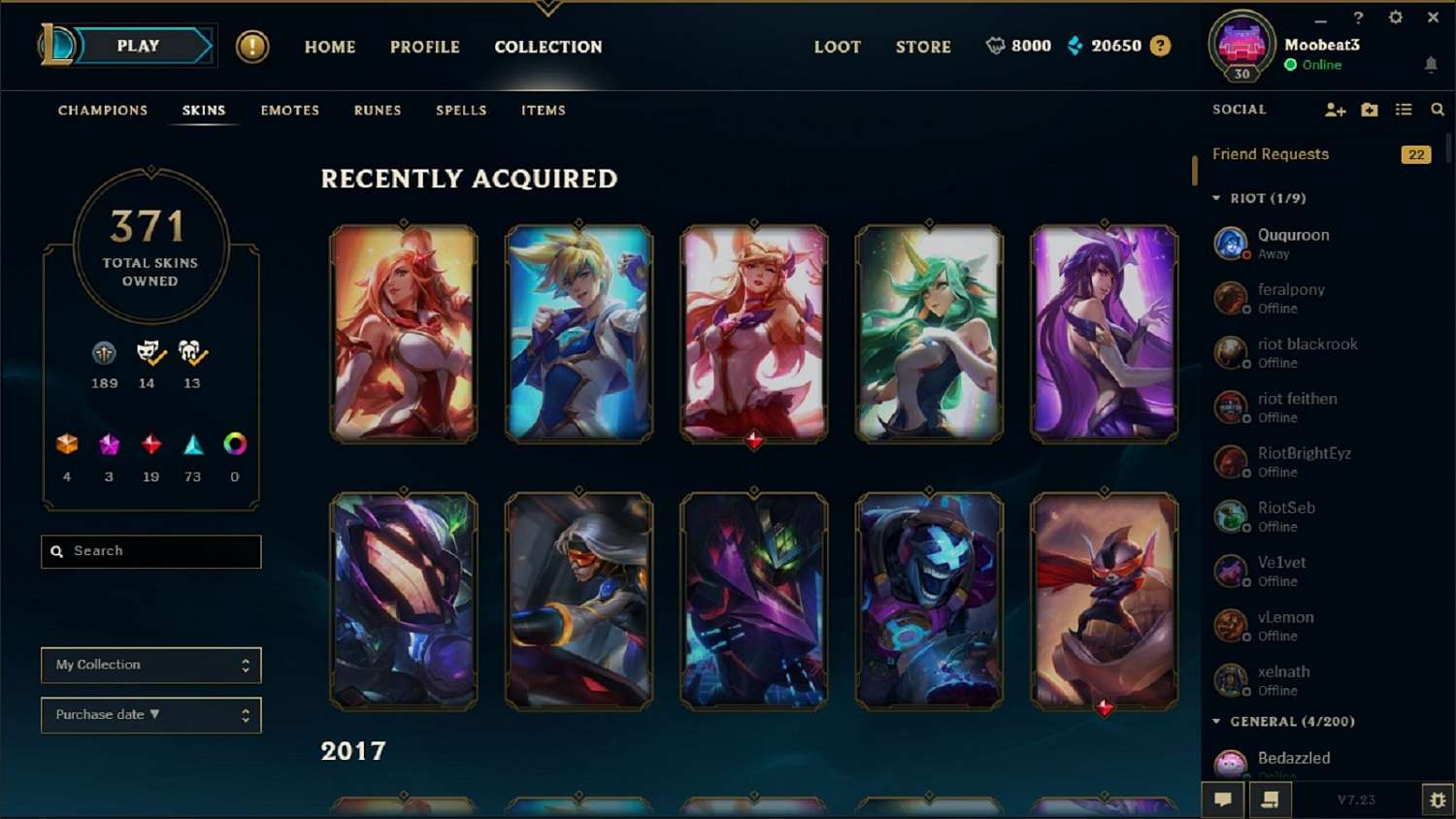Click the Riot Points coin icon
Viewport: 1456px width, 819px height.
tap(997, 45)
